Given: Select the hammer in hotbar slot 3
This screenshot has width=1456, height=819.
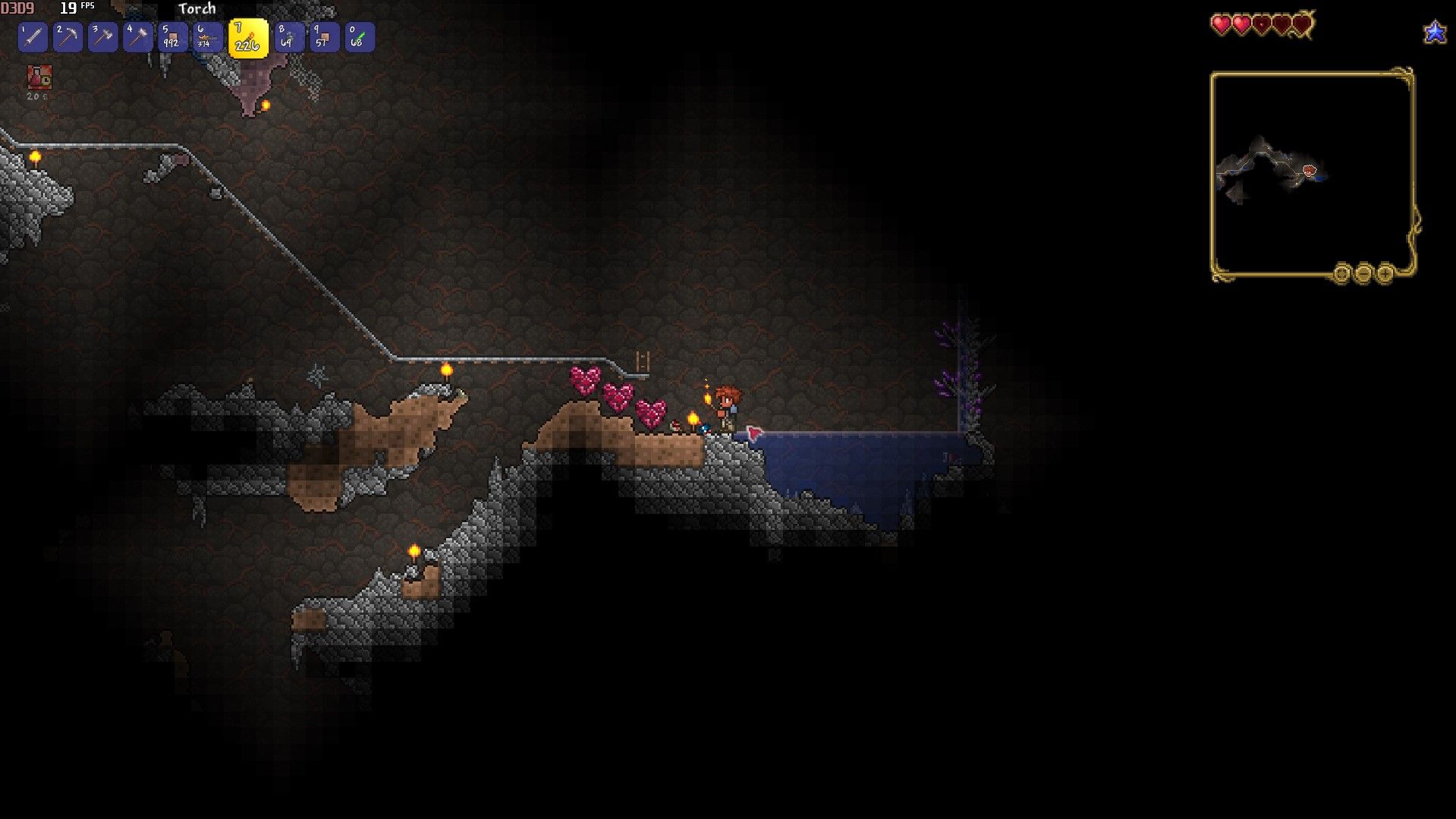Looking at the screenshot, I should pos(102,36).
